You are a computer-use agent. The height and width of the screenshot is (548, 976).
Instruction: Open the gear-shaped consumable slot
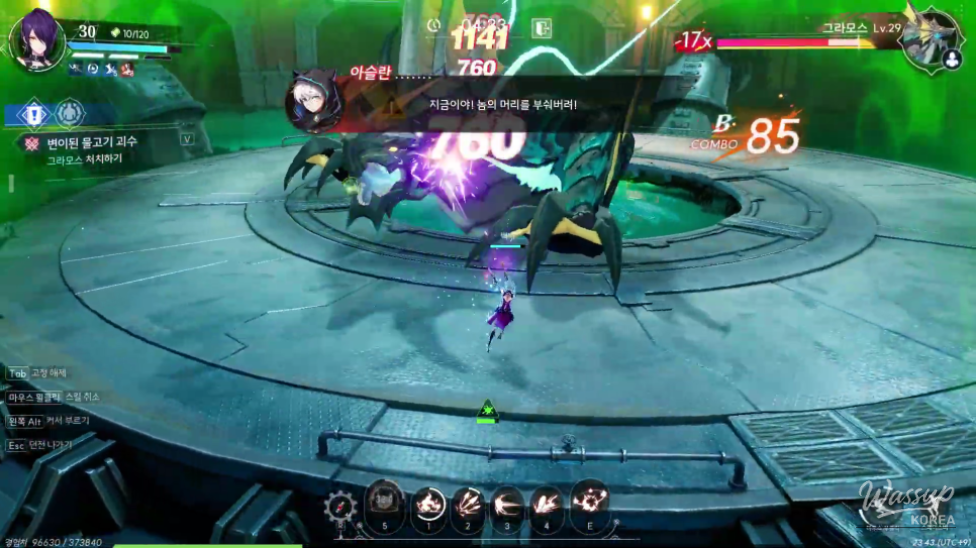[x=342, y=505]
